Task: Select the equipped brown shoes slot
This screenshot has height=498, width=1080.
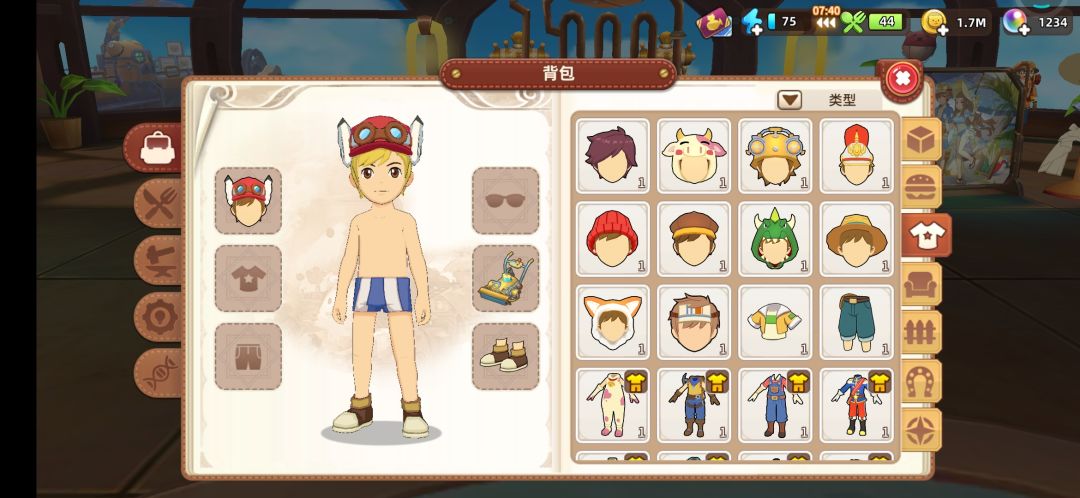Action: [505, 356]
